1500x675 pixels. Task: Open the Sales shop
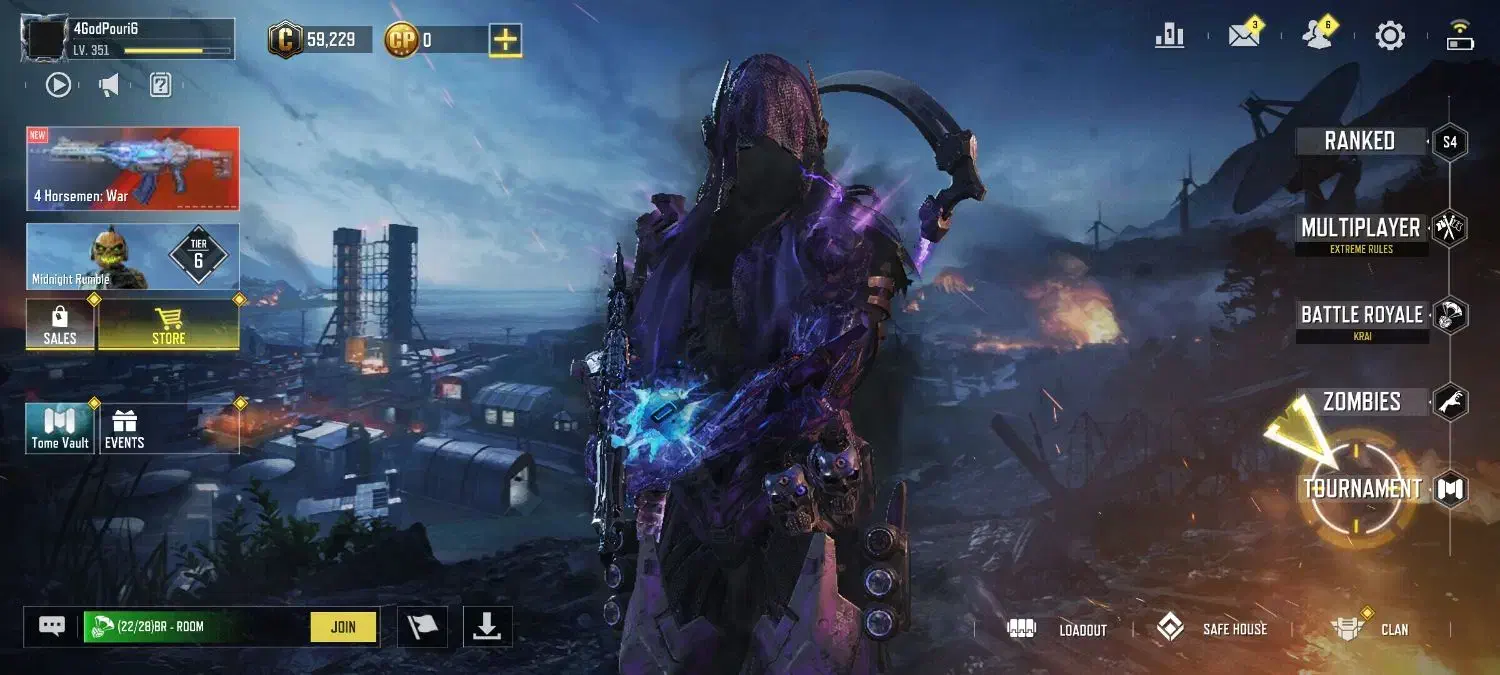point(60,324)
